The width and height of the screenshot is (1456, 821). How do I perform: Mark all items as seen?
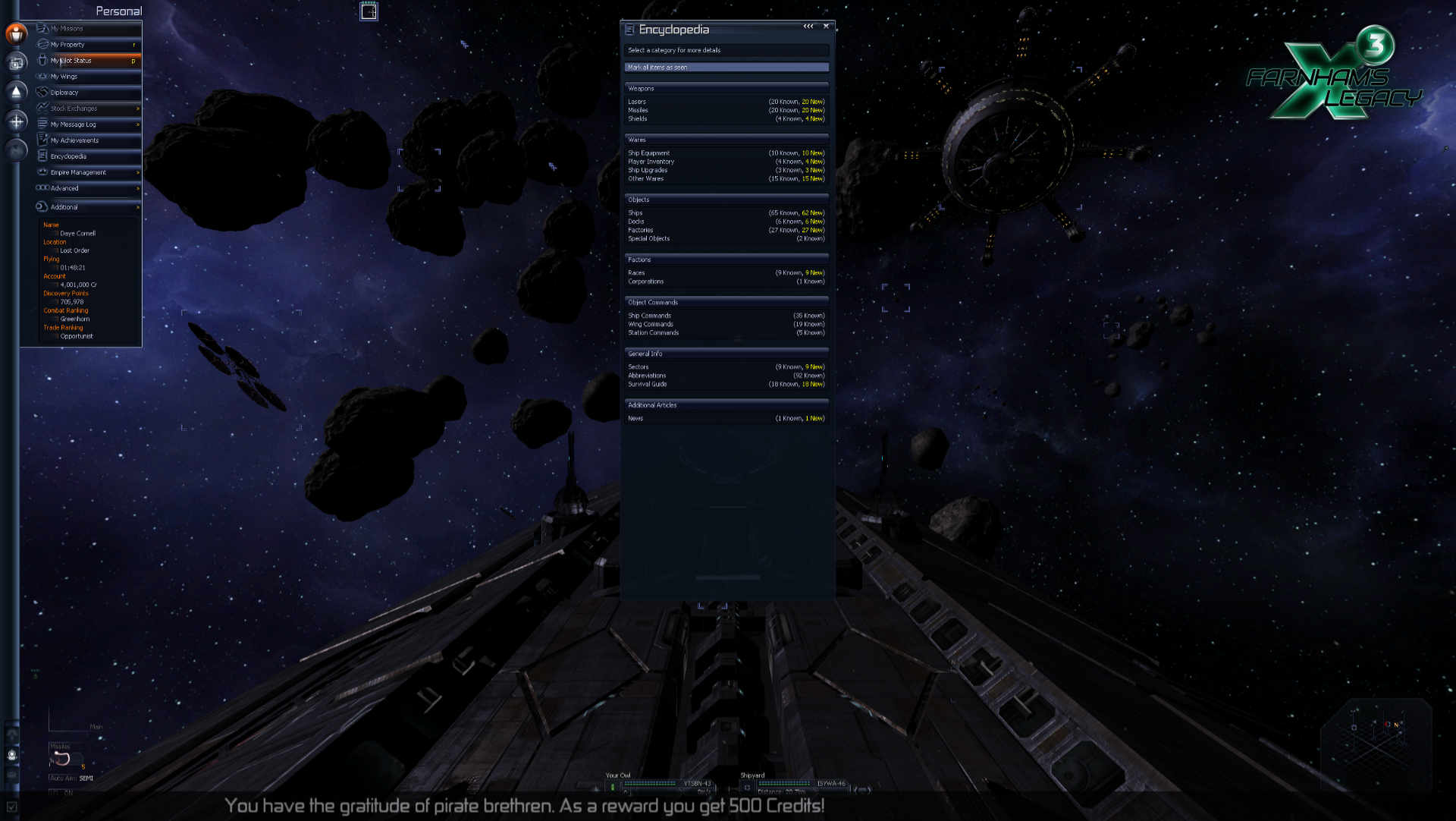(x=726, y=68)
